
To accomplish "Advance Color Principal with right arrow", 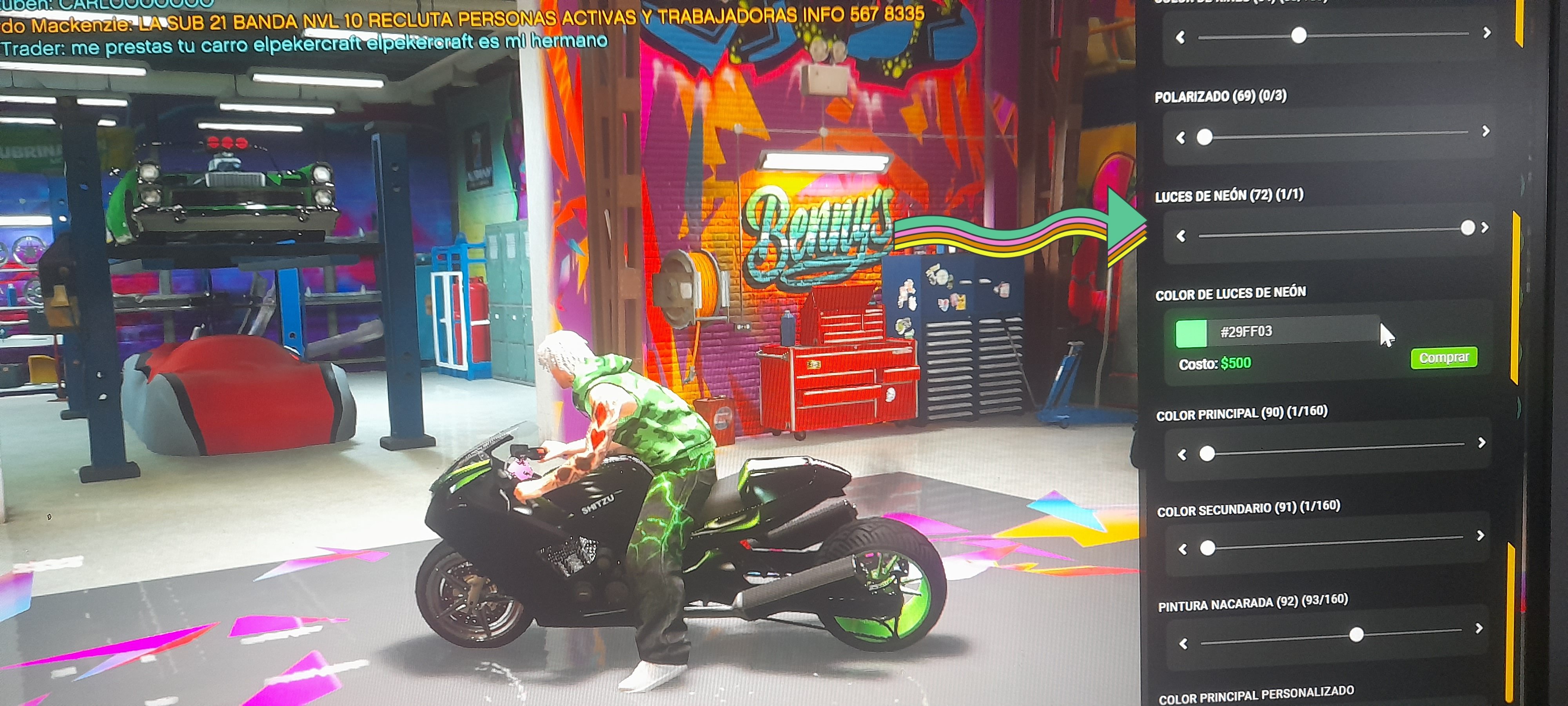I will [1482, 443].
